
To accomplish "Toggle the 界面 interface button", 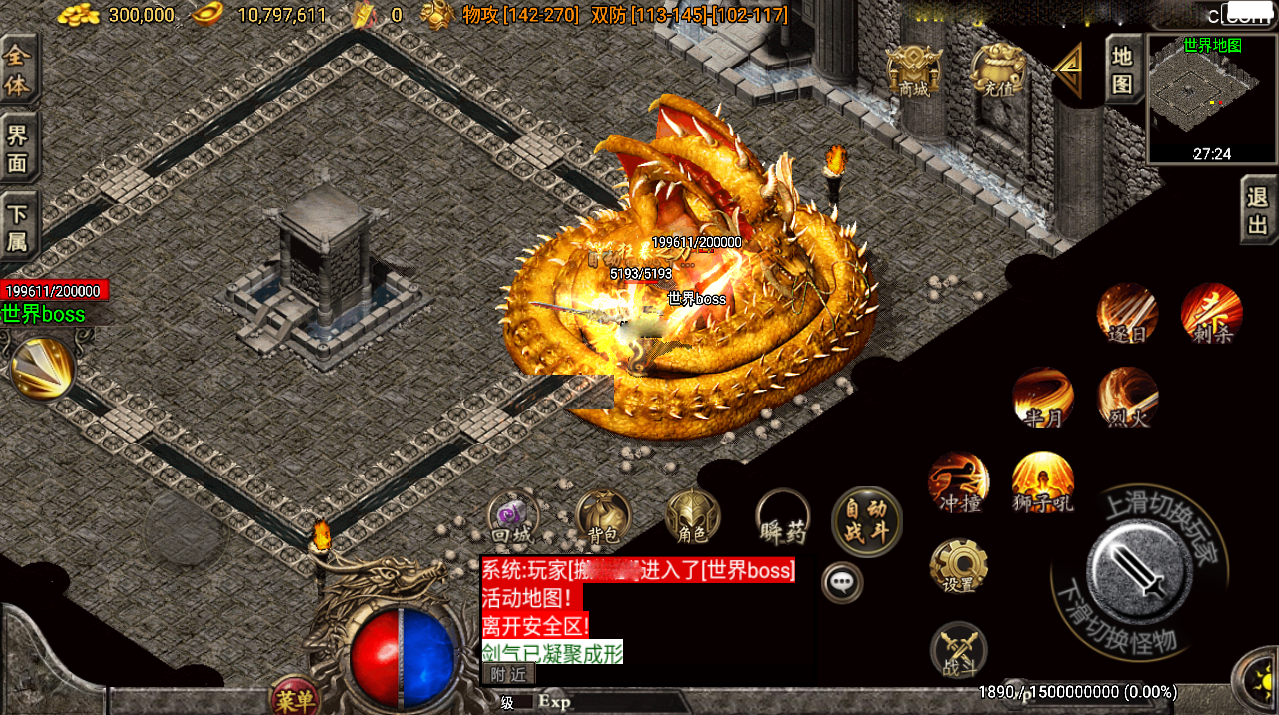I will pyautogui.click(x=18, y=148).
